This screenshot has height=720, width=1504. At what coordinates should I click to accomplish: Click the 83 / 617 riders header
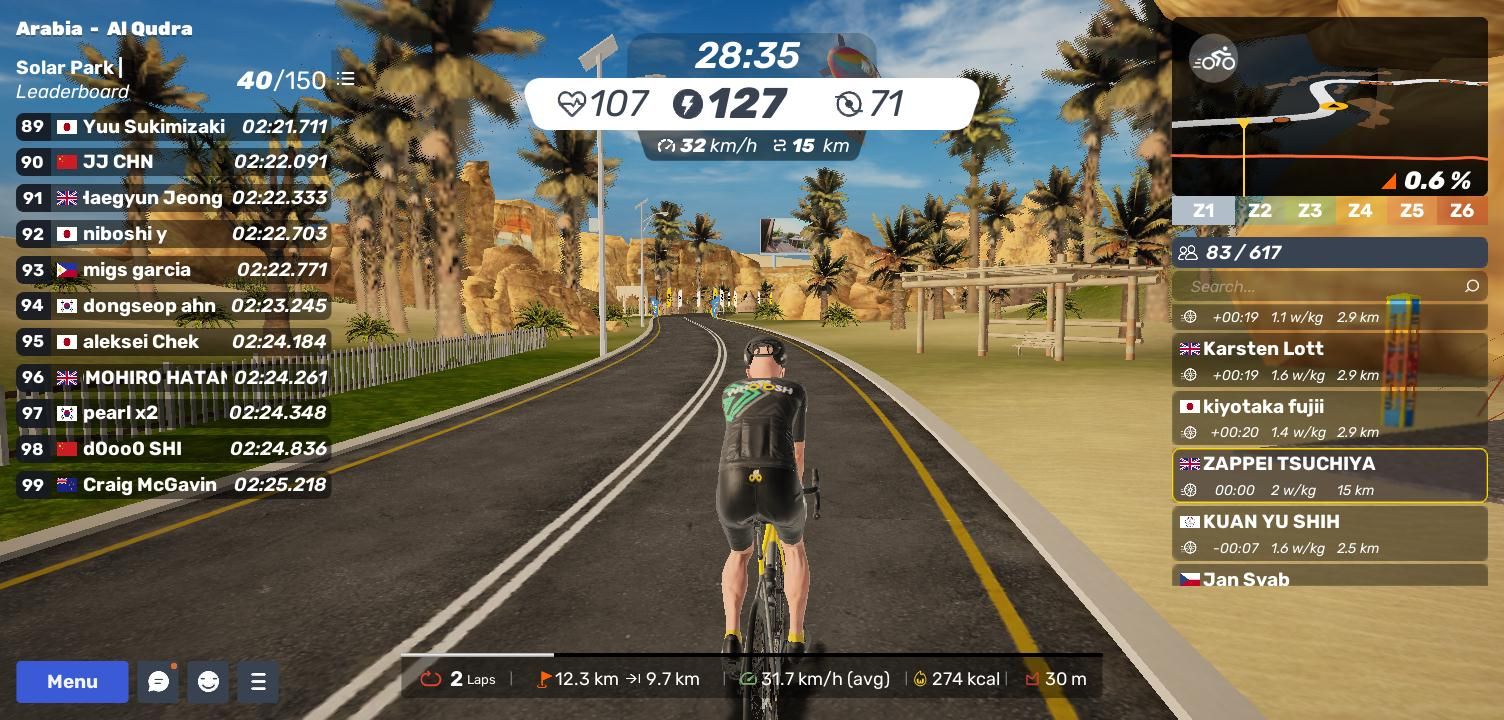click(1329, 253)
